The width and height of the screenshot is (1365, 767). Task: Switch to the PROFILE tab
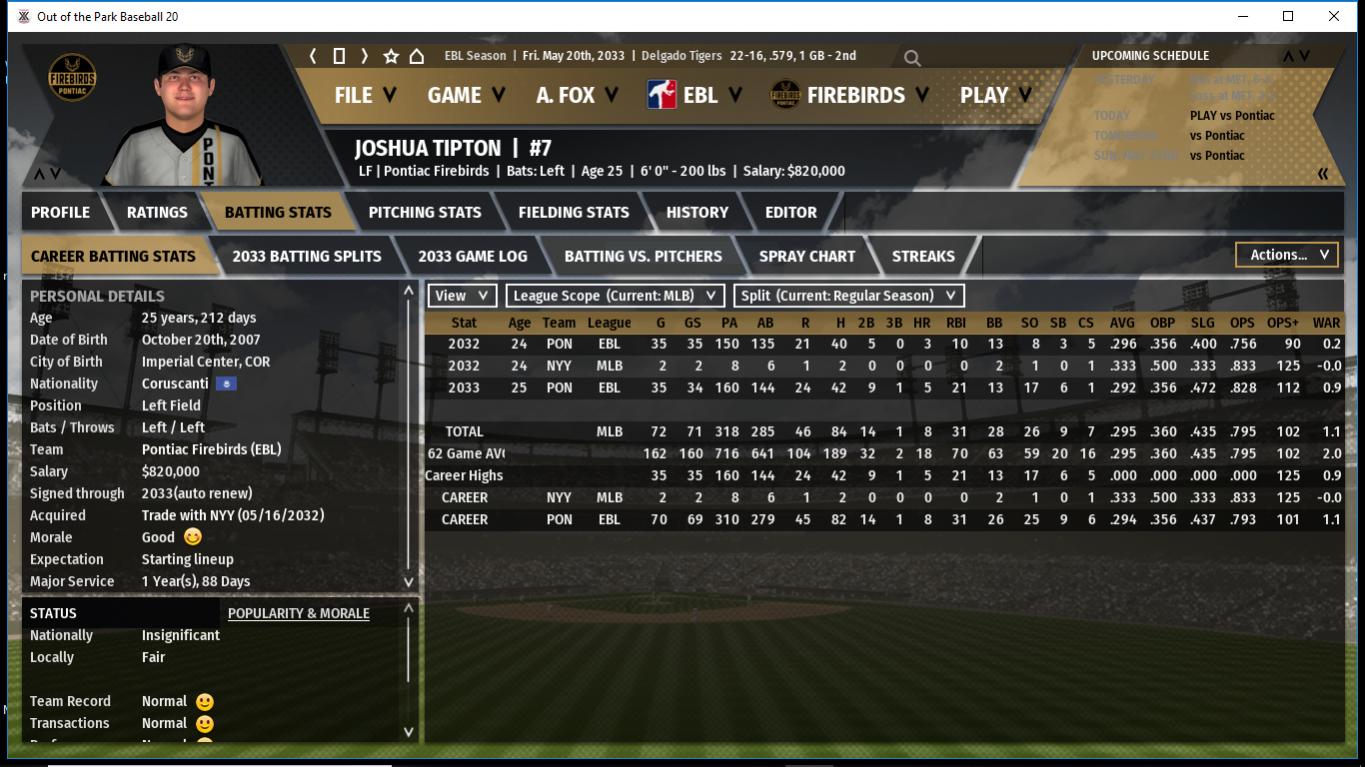[60, 212]
